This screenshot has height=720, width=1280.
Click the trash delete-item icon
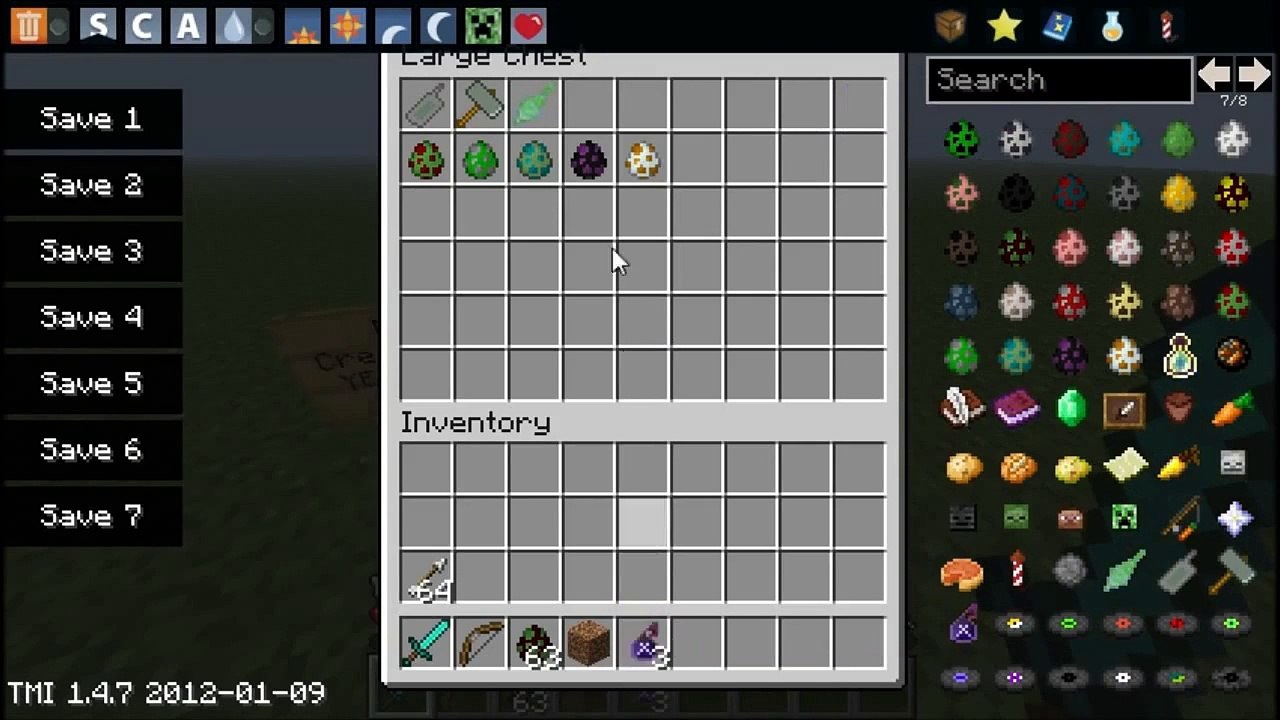click(27, 25)
